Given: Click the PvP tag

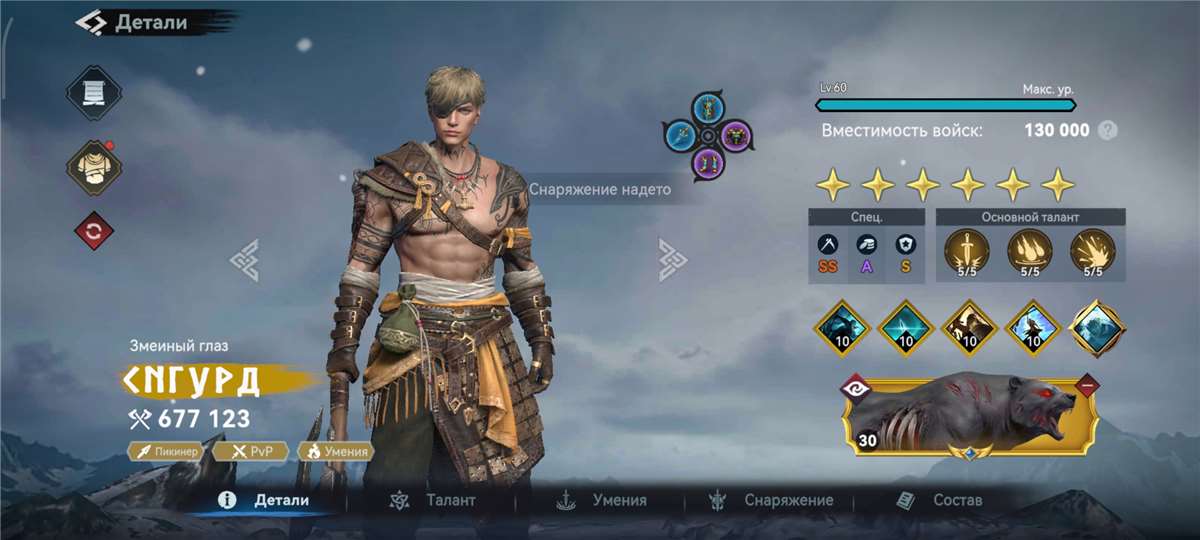Looking at the screenshot, I should 252,451.
